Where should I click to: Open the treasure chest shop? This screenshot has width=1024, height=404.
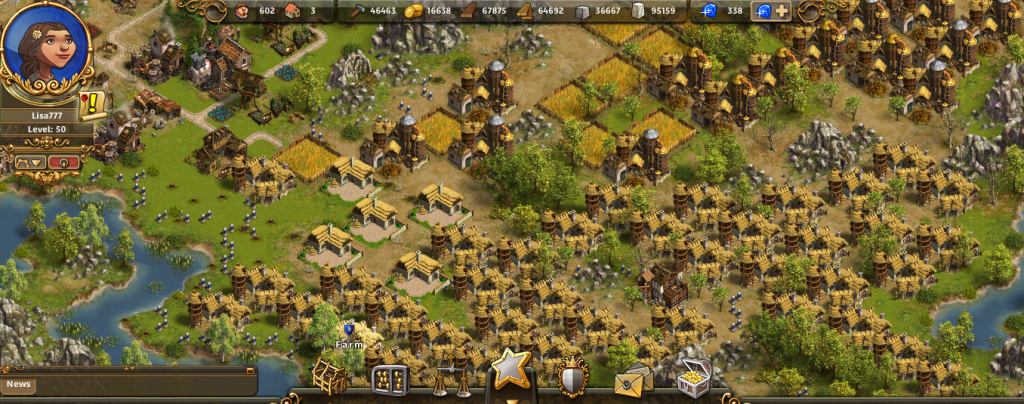(x=691, y=378)
